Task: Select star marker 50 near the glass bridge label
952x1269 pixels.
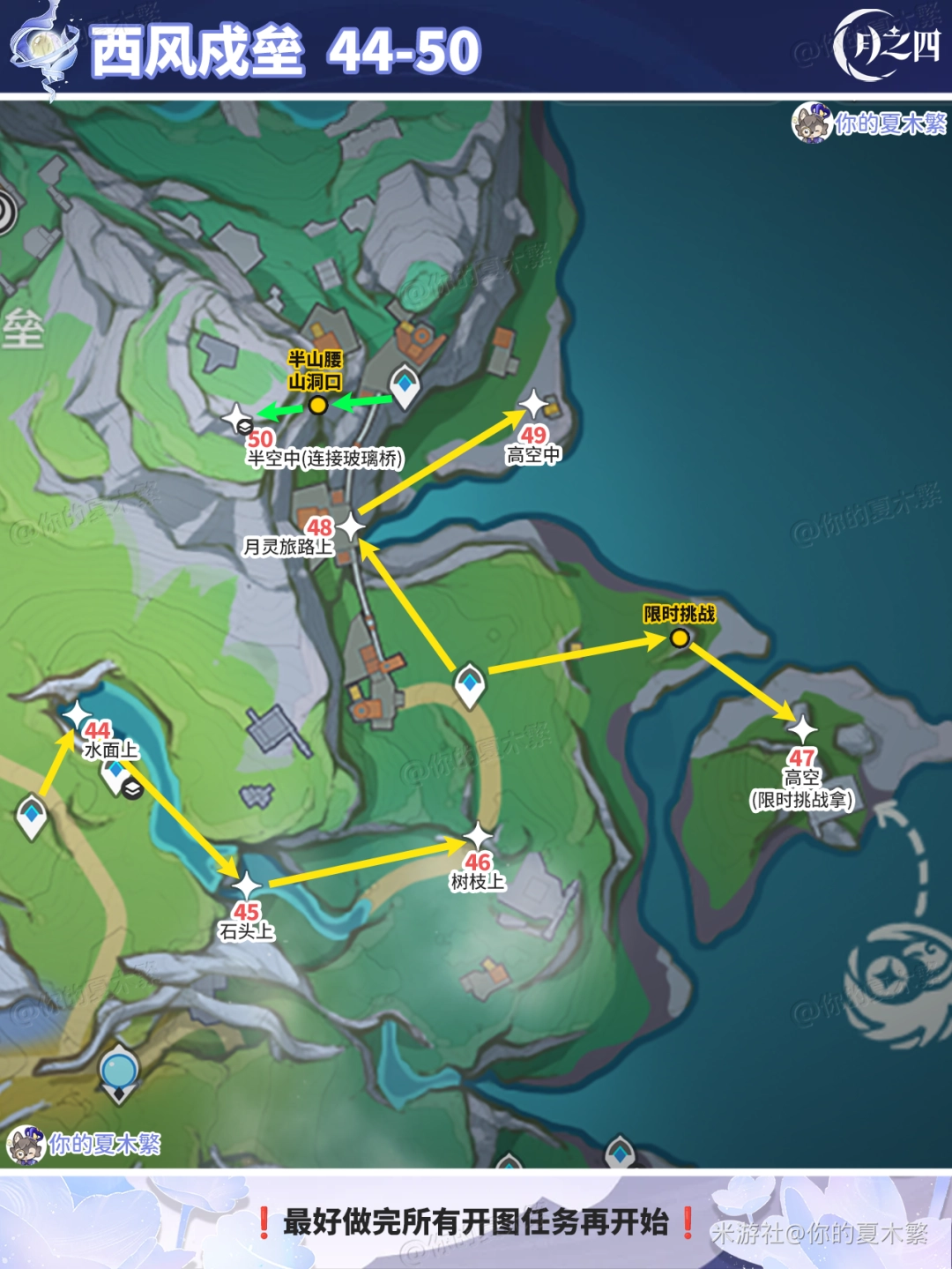Action: (237, 418)
